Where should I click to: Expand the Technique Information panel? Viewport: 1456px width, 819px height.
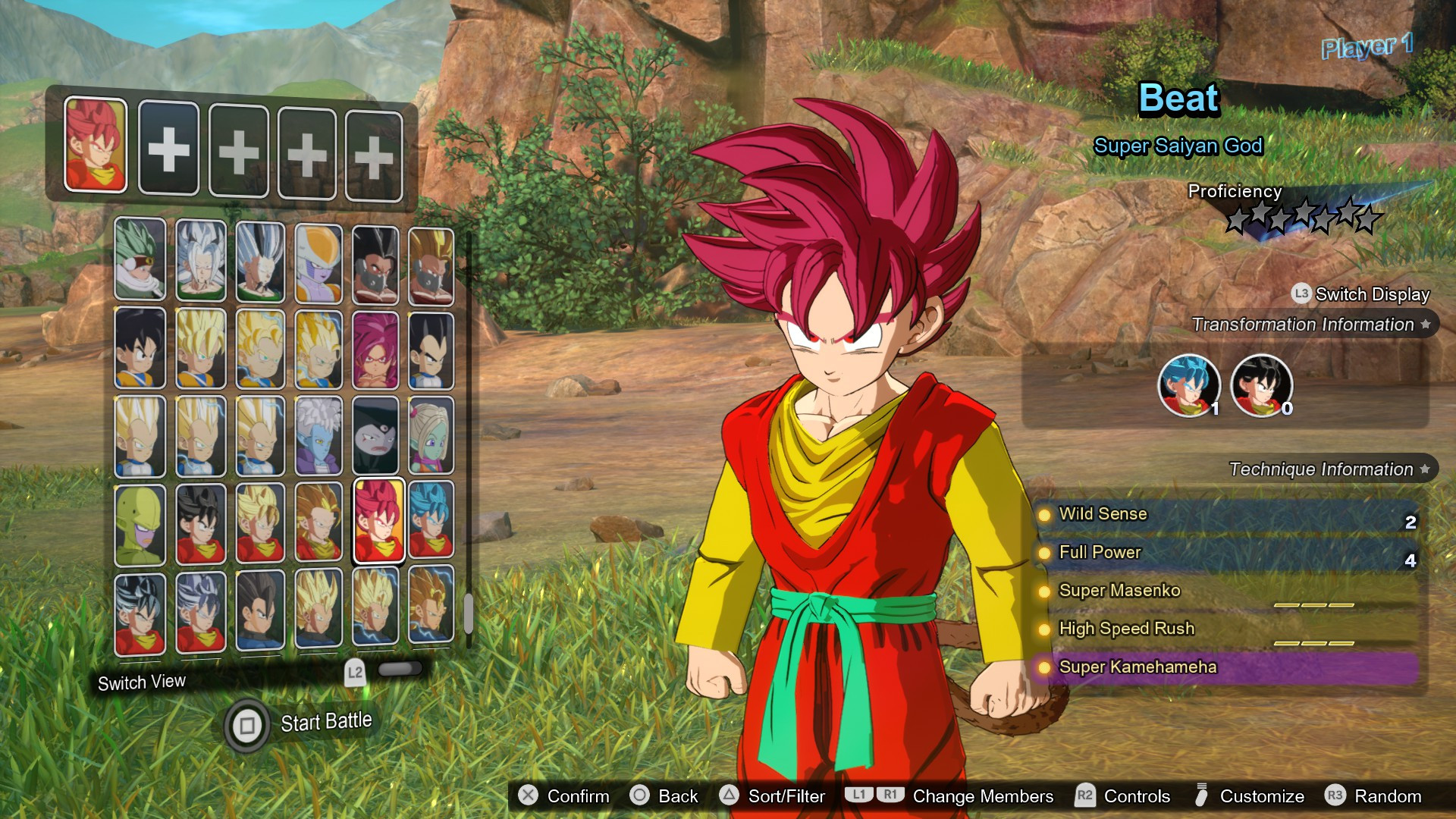coord(1323,469)
